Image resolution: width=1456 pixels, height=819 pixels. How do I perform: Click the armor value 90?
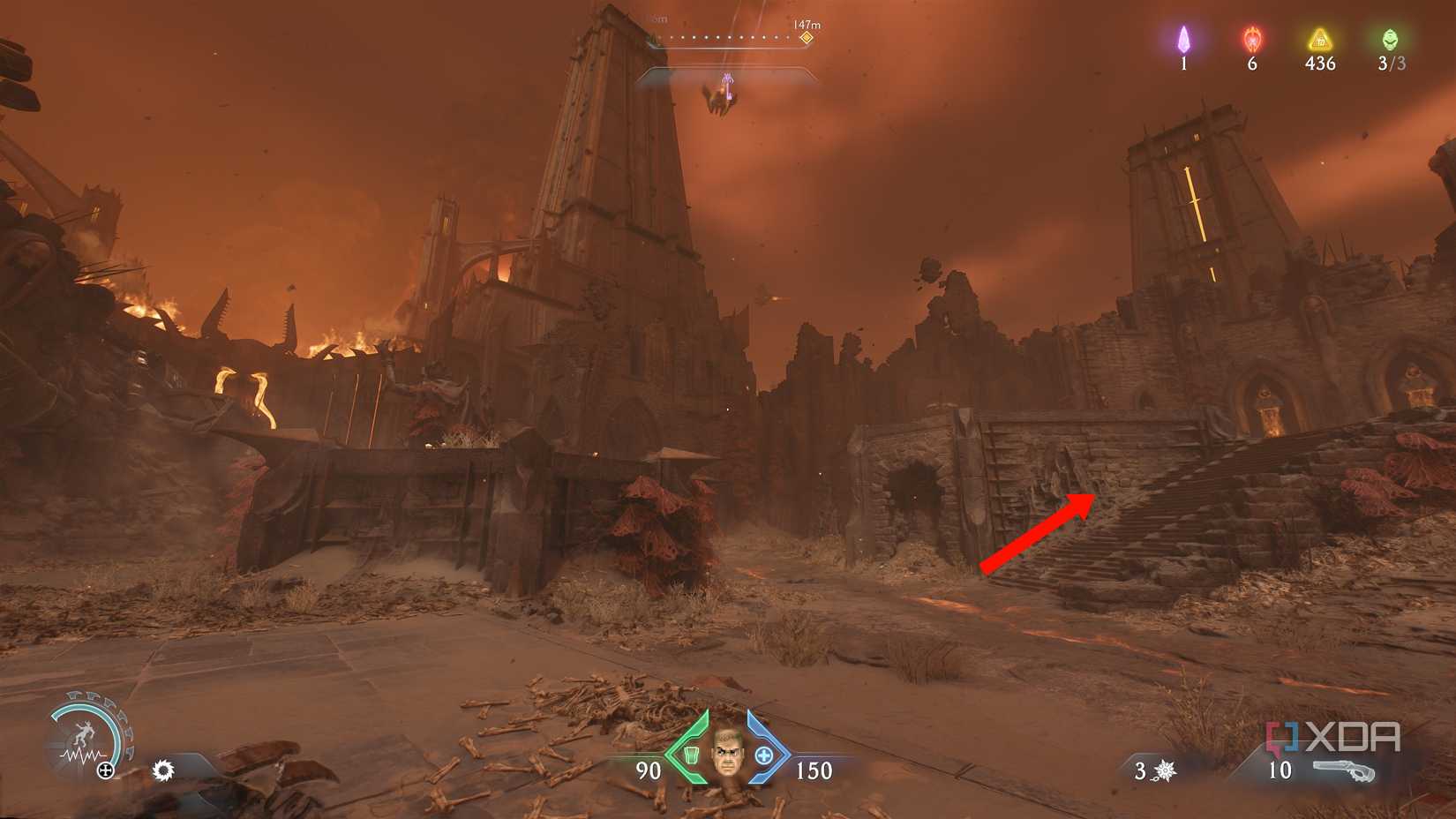[647, 770]
